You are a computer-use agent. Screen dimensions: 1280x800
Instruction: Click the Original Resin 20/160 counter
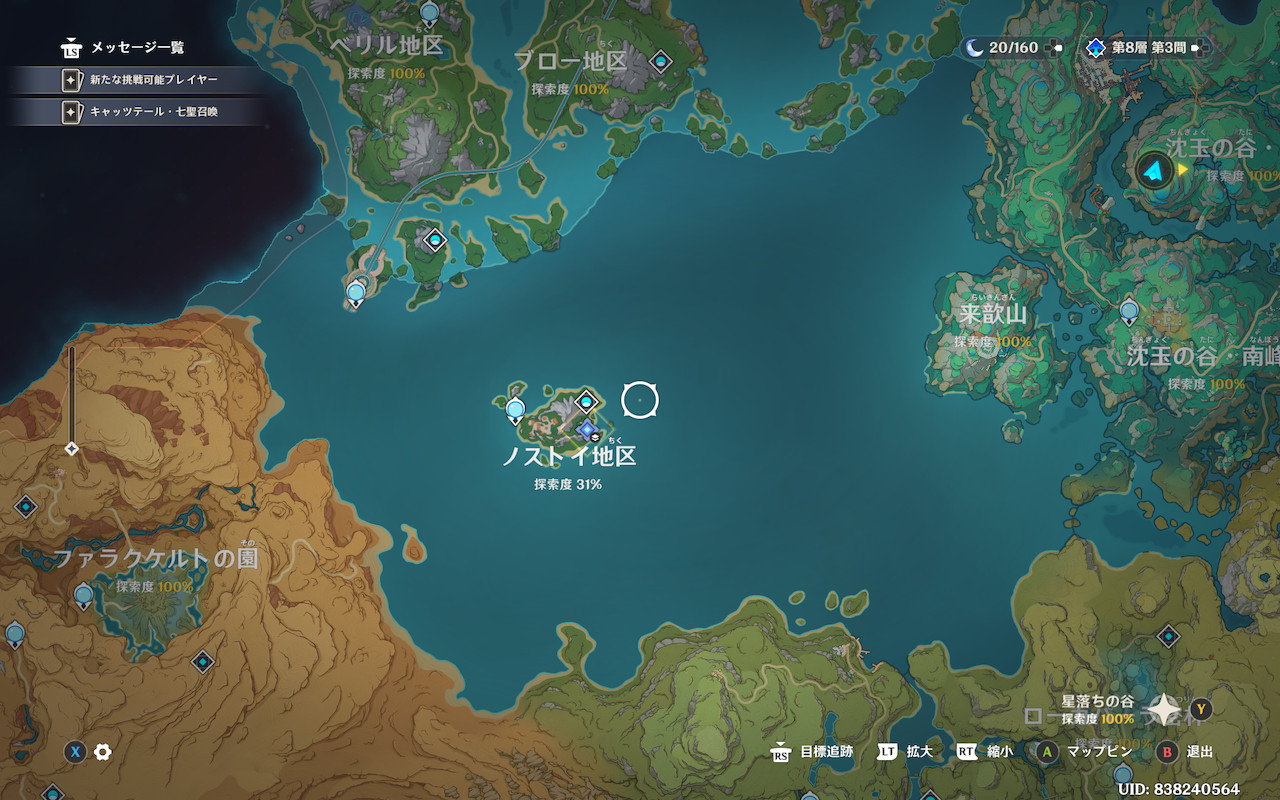coord(1012,47)
